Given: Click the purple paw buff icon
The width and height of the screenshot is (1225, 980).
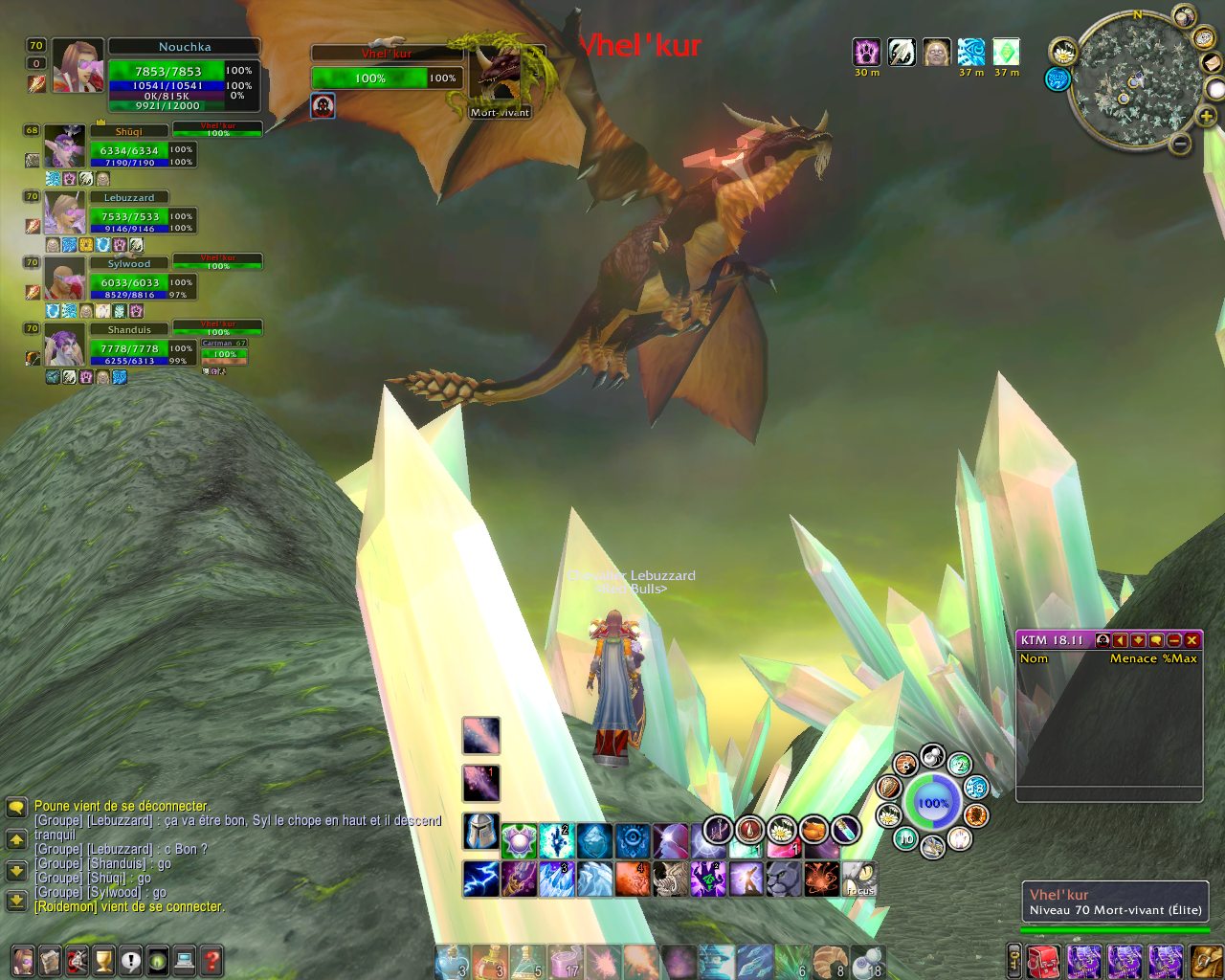Looking at the screenshot, I should click(x=867, y=52).
